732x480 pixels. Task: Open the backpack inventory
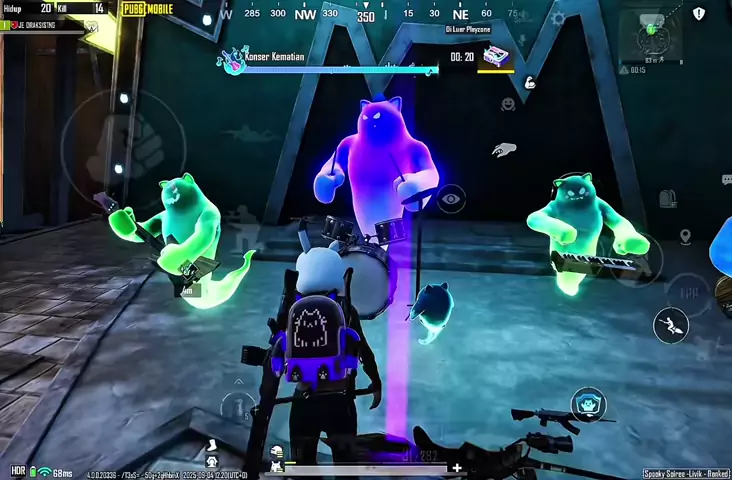tap(668, 199)
